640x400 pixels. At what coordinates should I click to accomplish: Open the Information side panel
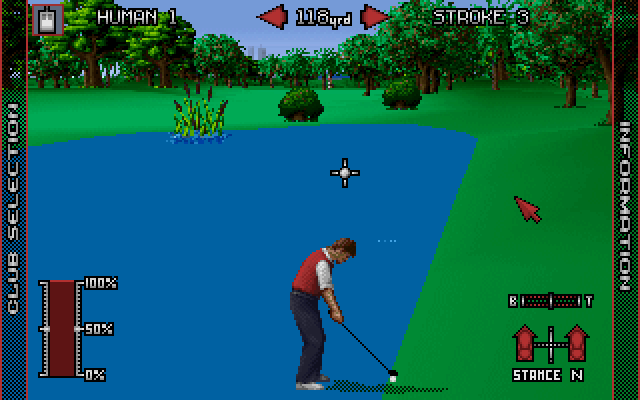627,208
